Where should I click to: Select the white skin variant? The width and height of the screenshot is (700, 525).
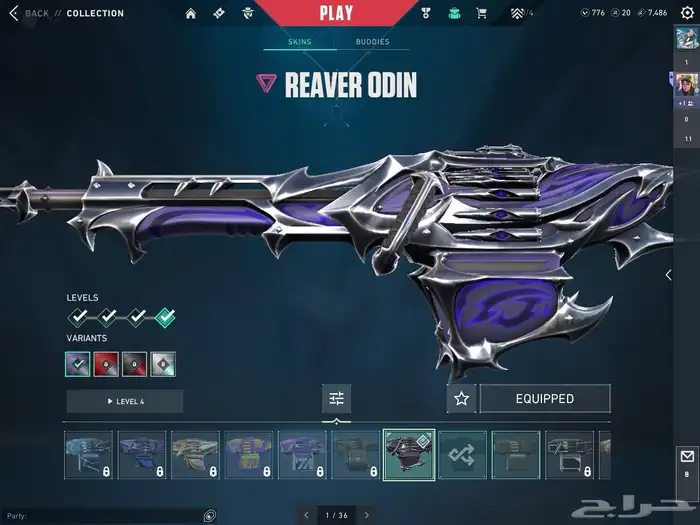coord(164,365)
